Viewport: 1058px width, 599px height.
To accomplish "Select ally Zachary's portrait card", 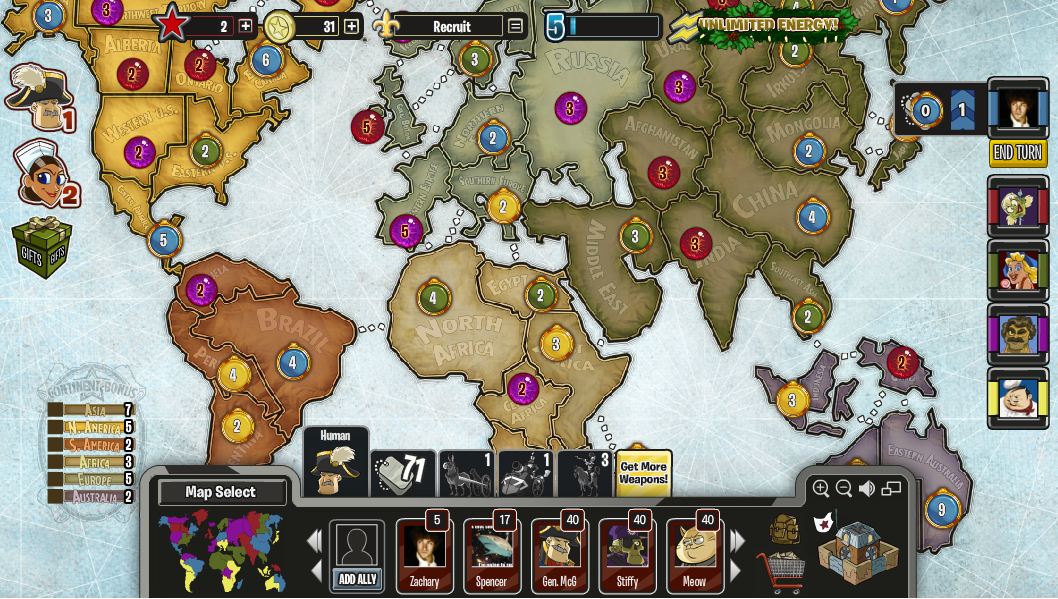I will (424, 555).
